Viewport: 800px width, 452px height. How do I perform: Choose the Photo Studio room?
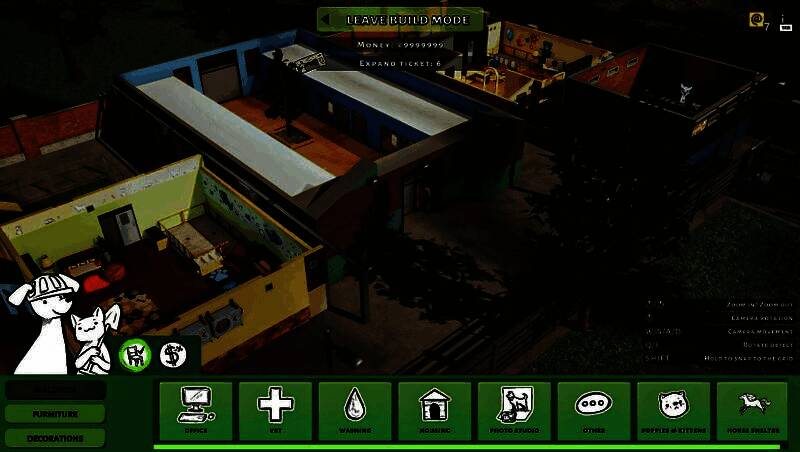coord(514,410)
